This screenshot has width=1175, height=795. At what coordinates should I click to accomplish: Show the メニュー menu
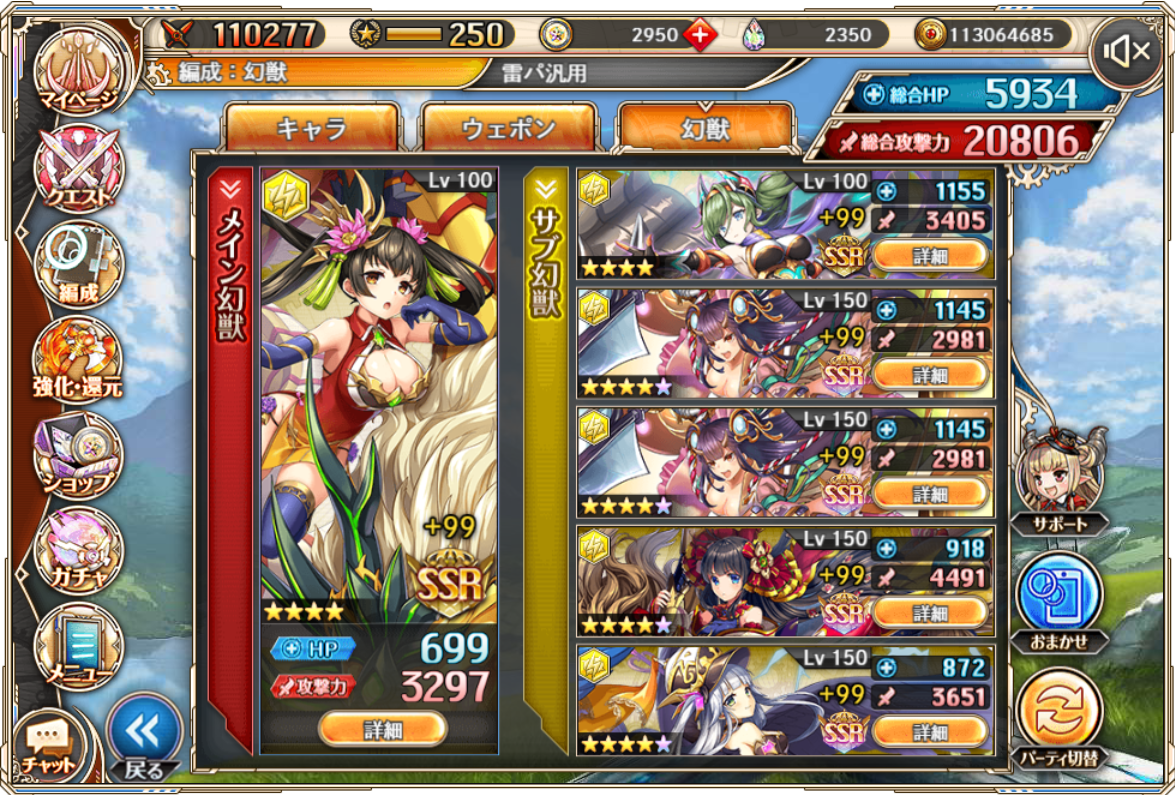[x=78, y=645]
